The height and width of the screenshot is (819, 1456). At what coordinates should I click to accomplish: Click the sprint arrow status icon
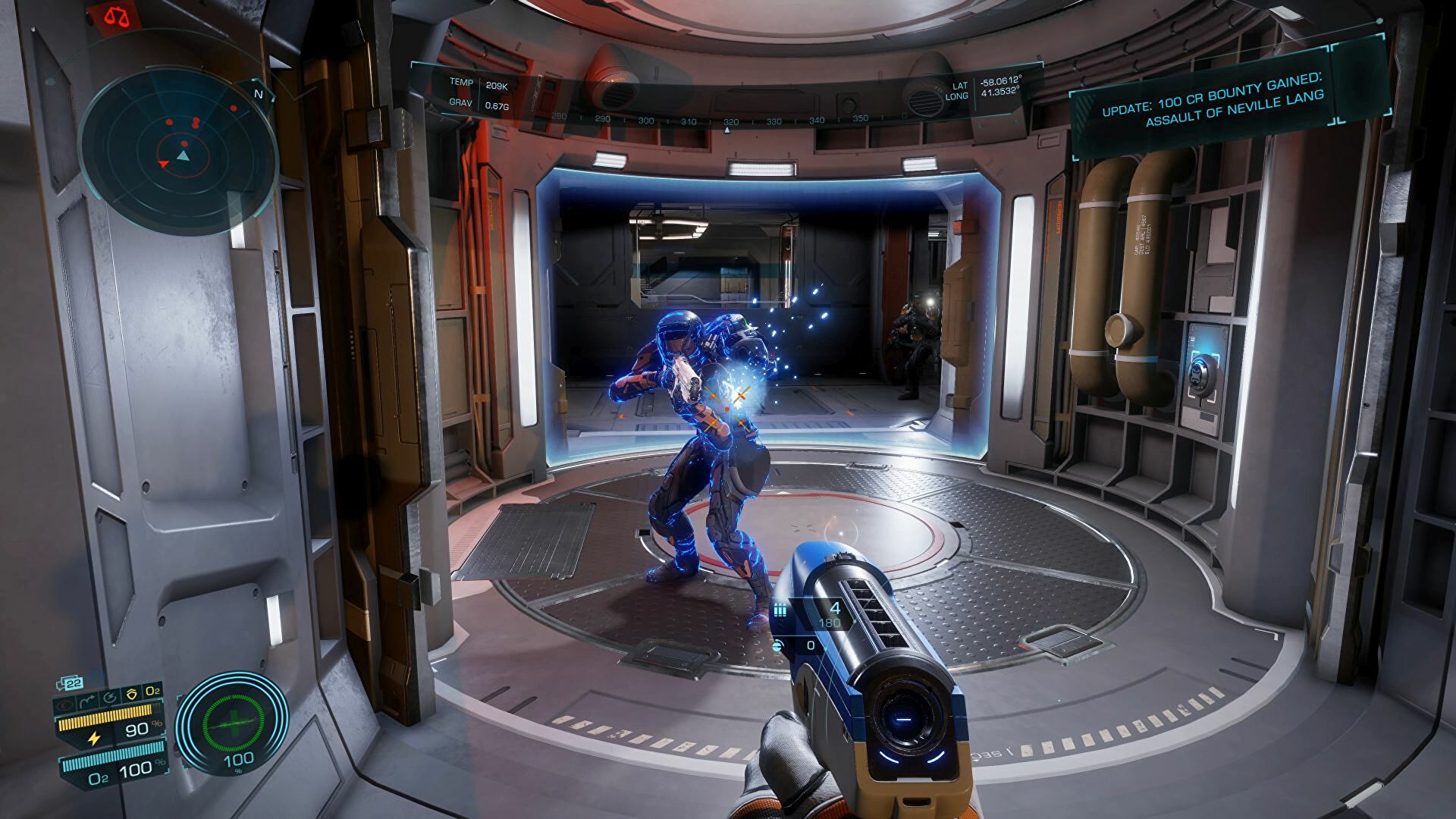(x=87, y=698)
